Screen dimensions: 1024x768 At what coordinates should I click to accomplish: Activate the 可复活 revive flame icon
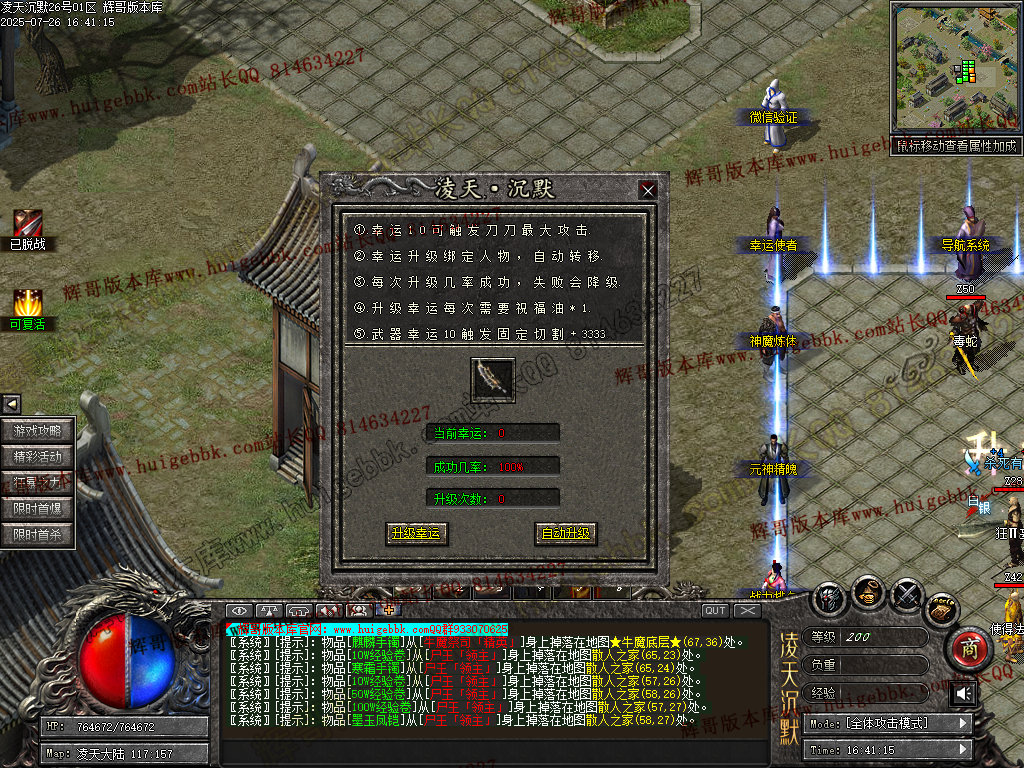pyautogui.click(x=27, y=303)
